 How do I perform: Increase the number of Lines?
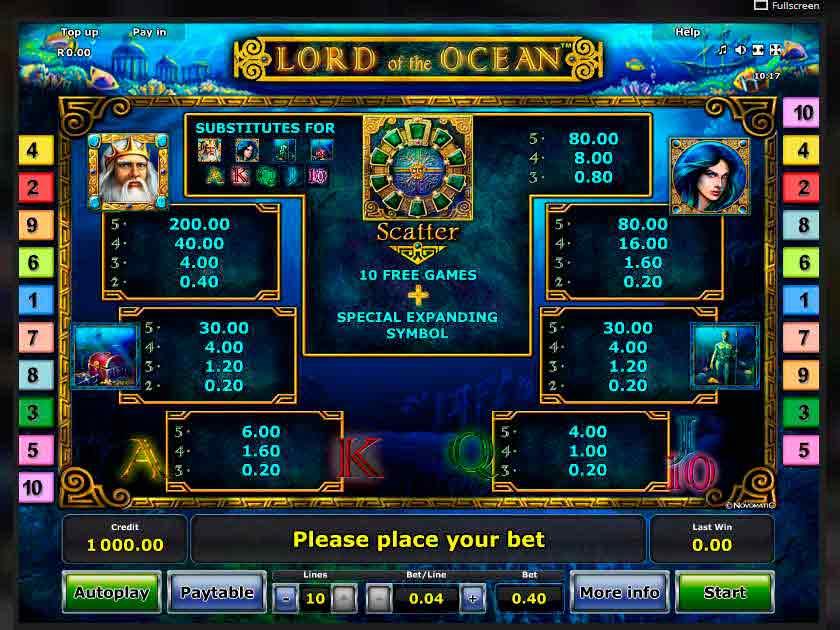(343, 599)
